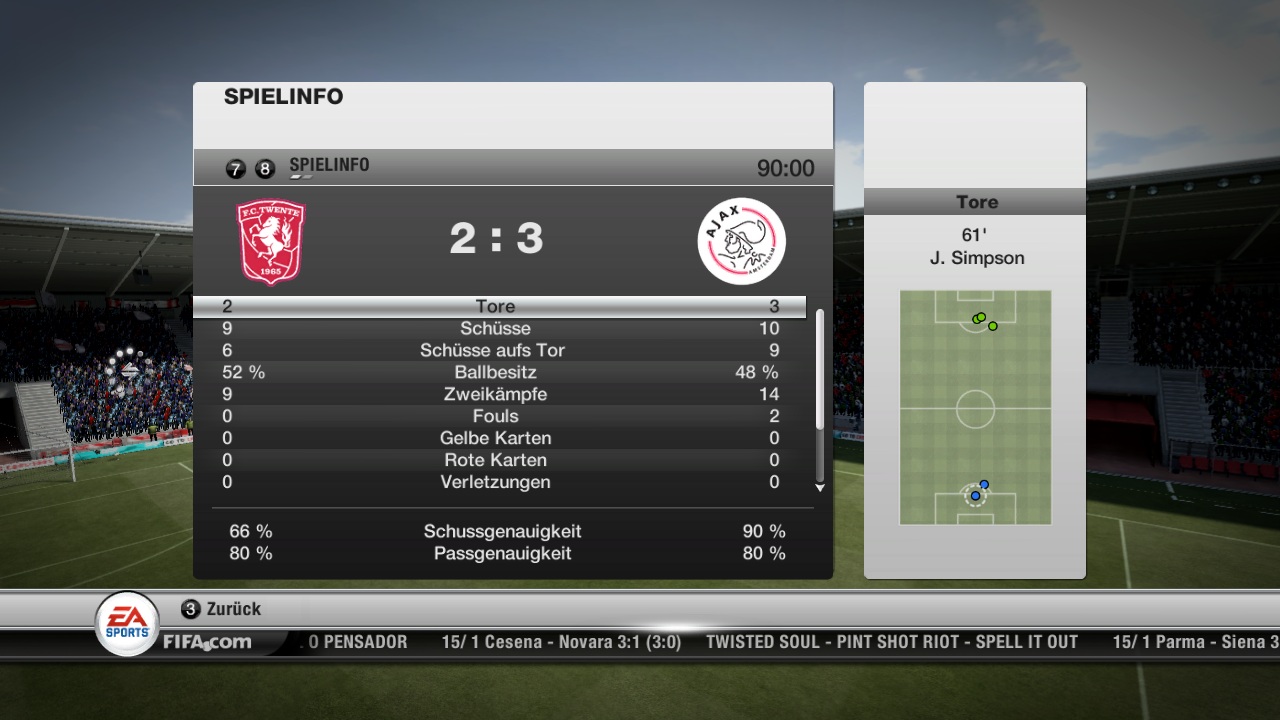Click the Tore pitch diagram
The width and height of the screenshot is (1280, 720).
click(975, 408)
